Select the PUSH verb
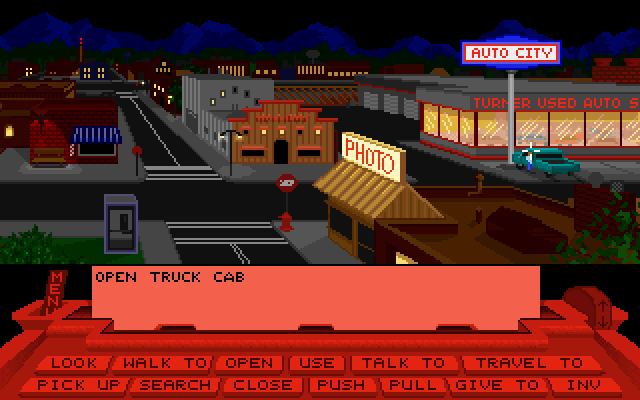Screen dimensions: 640x400 click(340, 384)
